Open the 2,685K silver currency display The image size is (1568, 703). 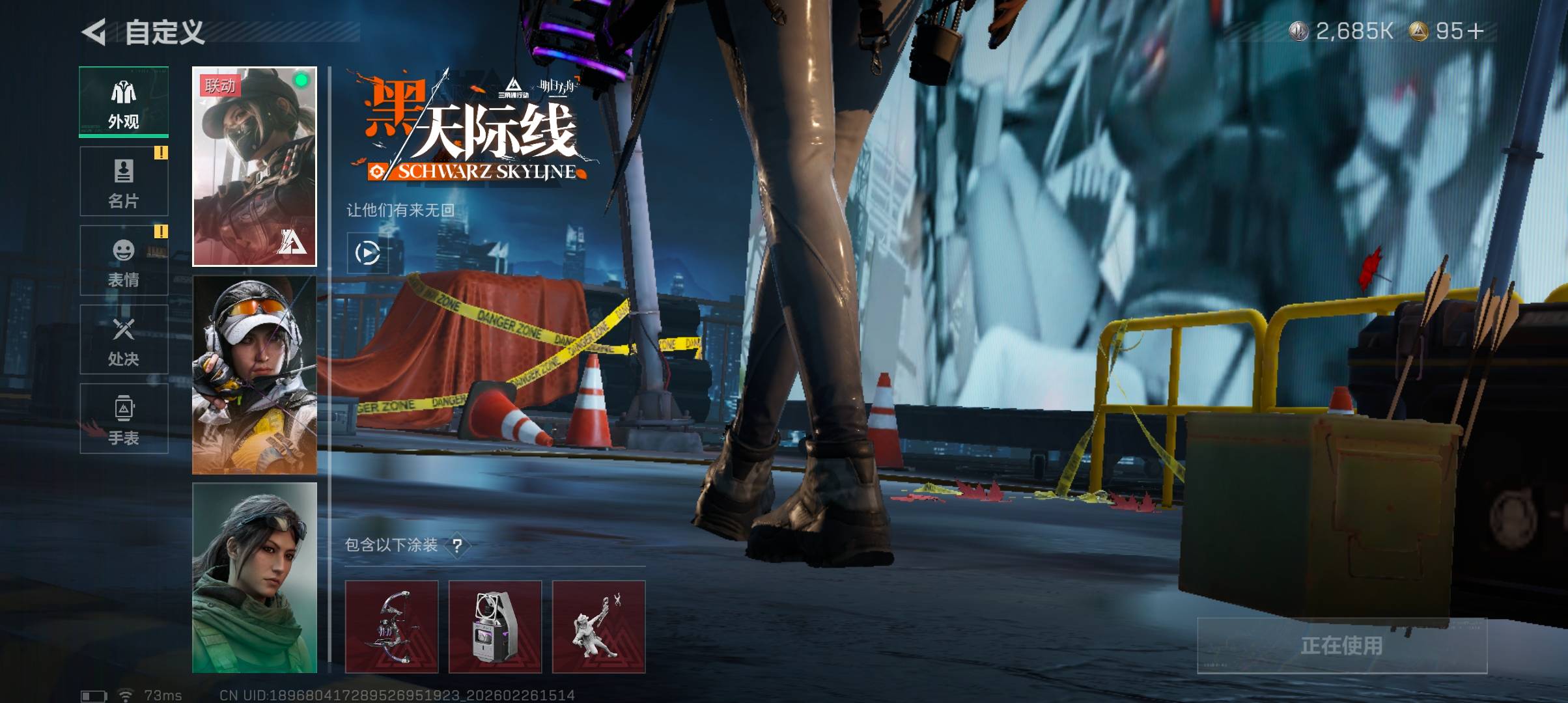click(x=1341, y=31)
